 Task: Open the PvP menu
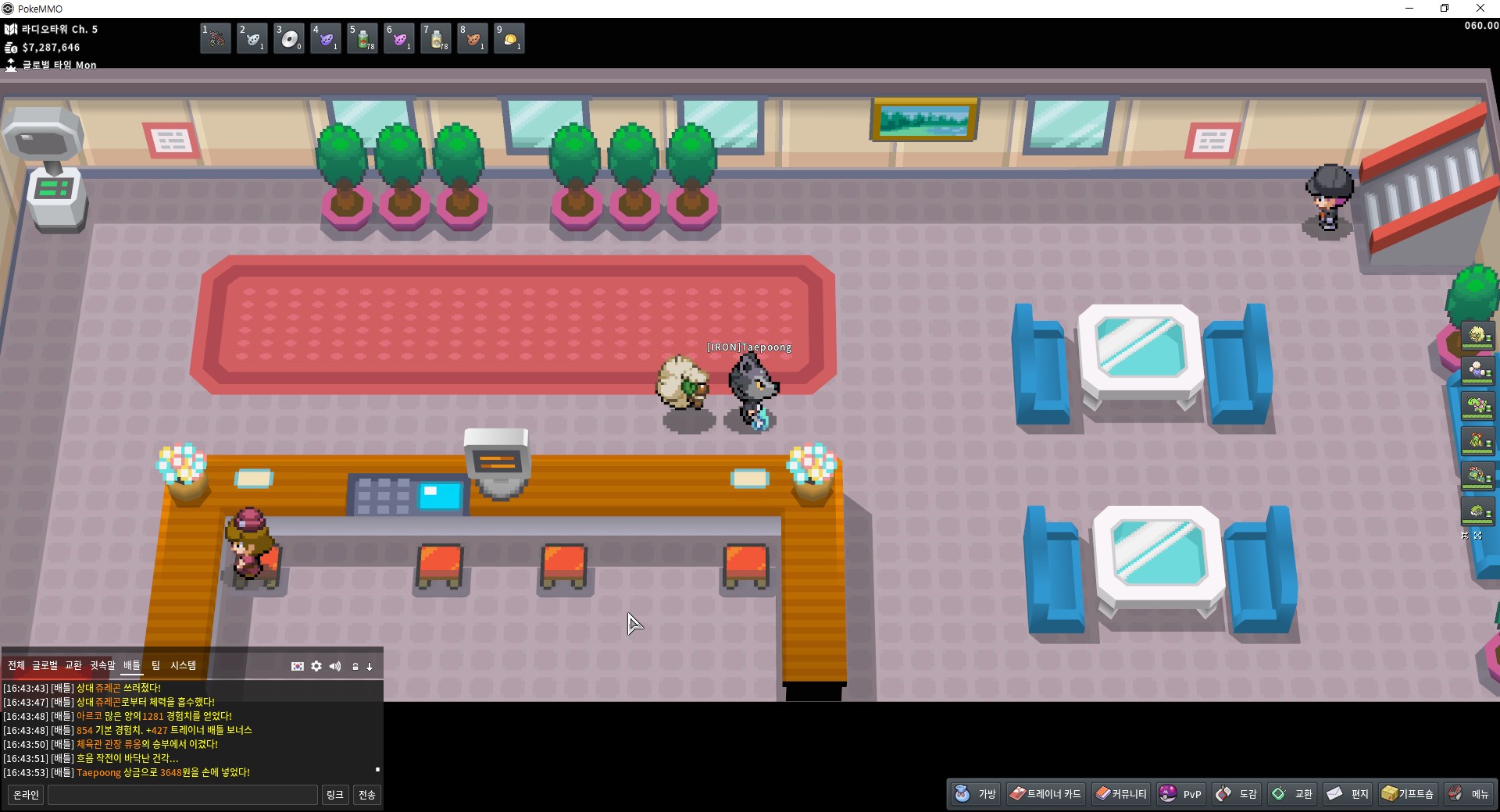(x=1180, y=794)
